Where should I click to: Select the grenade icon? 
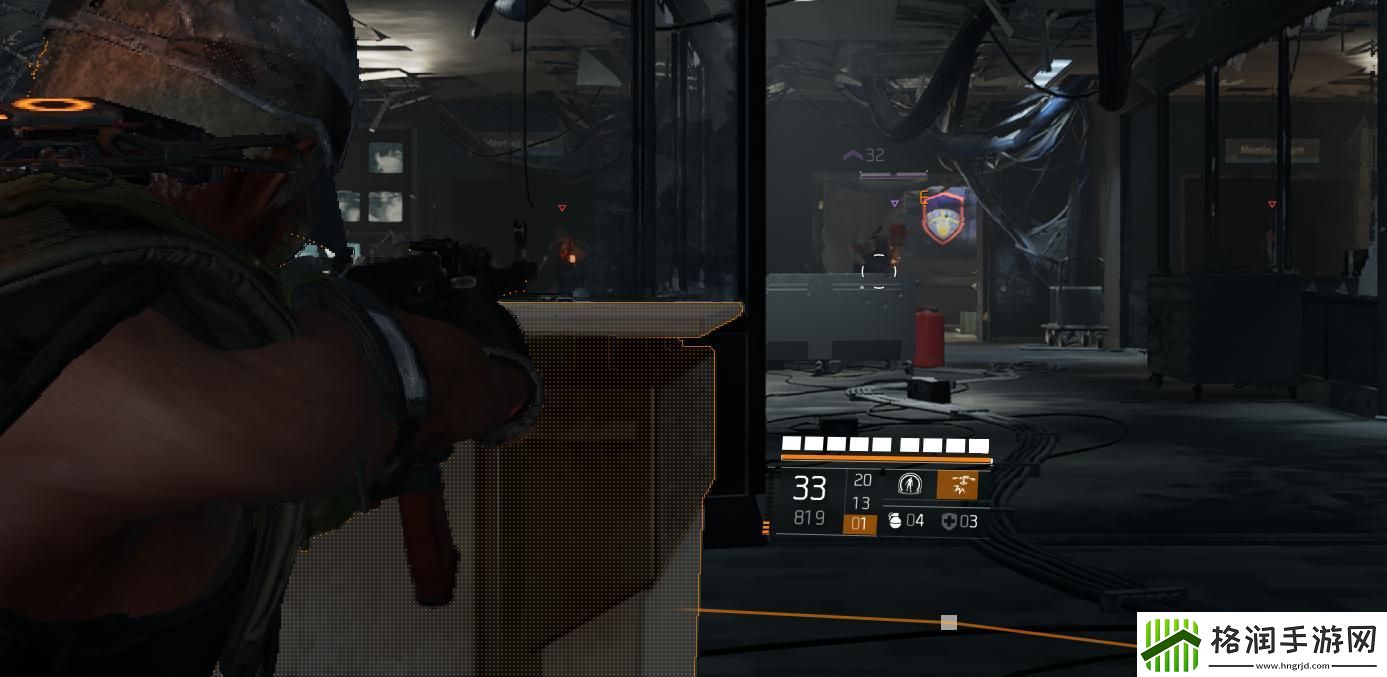(894, 521)
